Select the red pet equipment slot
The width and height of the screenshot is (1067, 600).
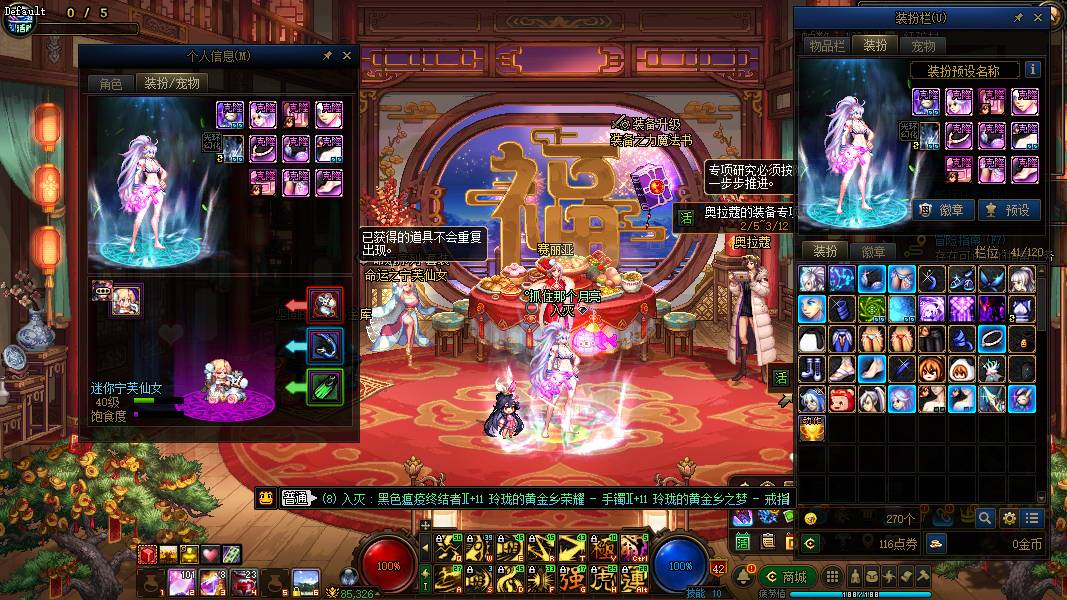[x=326, y=304]
